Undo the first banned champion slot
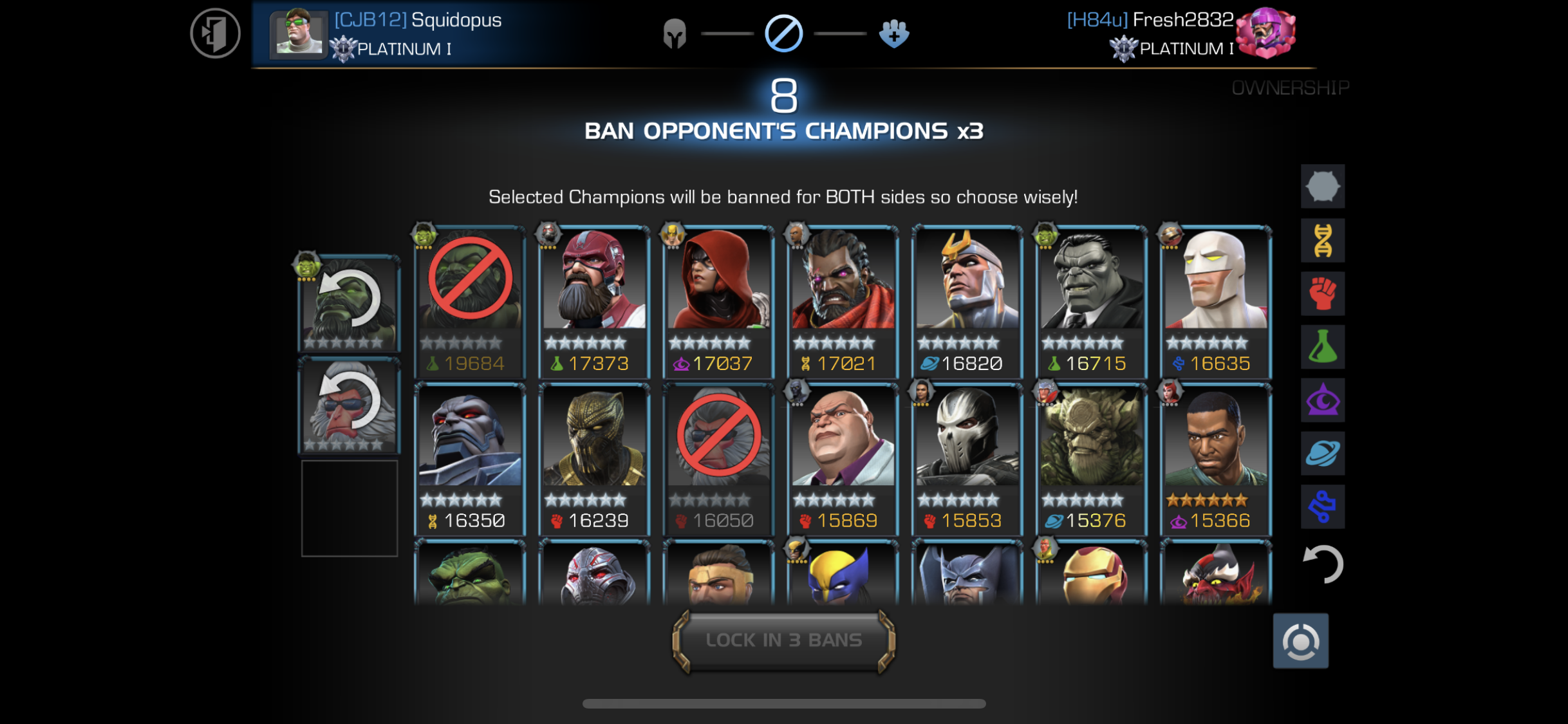Viewport: 1568px width, 724px height. pos(348,301)
